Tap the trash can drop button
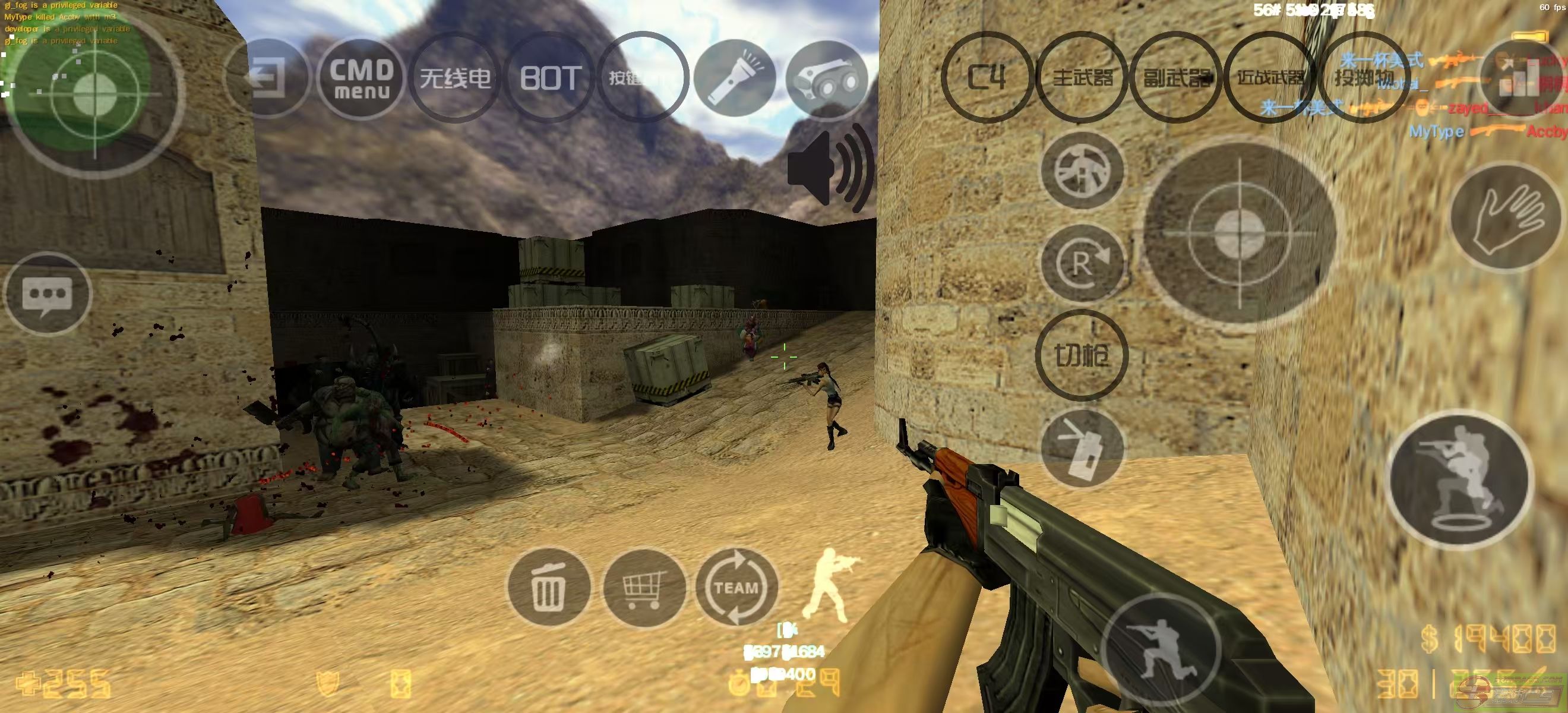The height and width of the screenshot is (713, 1568). pos(548,587)
